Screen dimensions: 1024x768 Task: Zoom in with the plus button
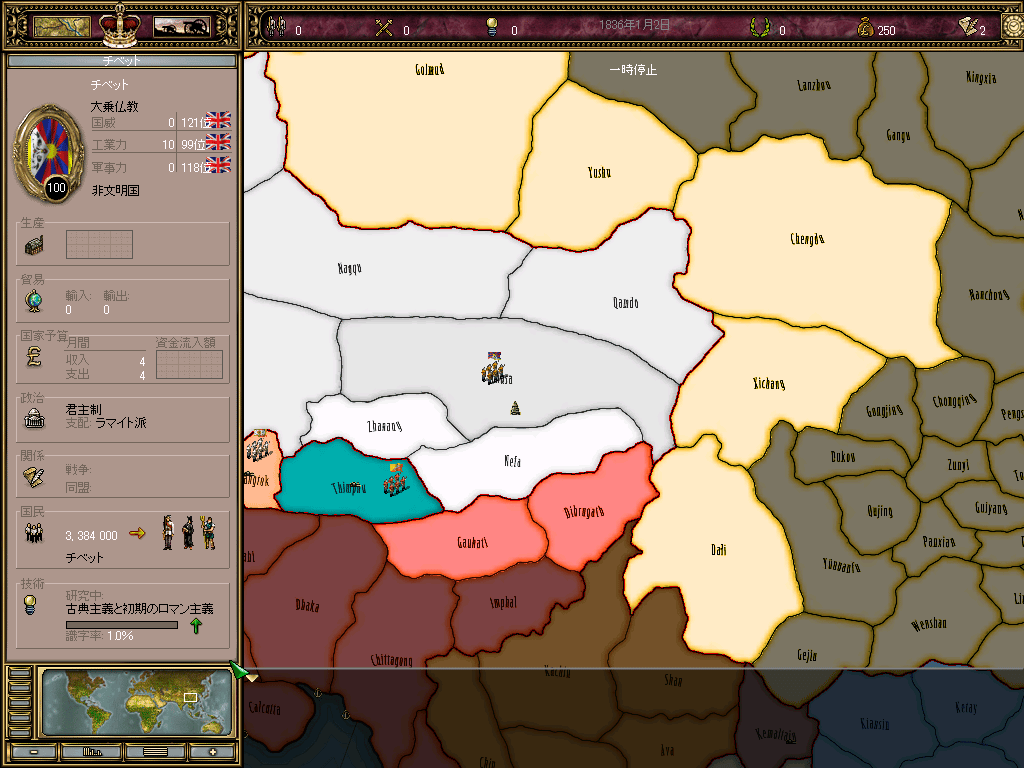click(x=212, y=752)
